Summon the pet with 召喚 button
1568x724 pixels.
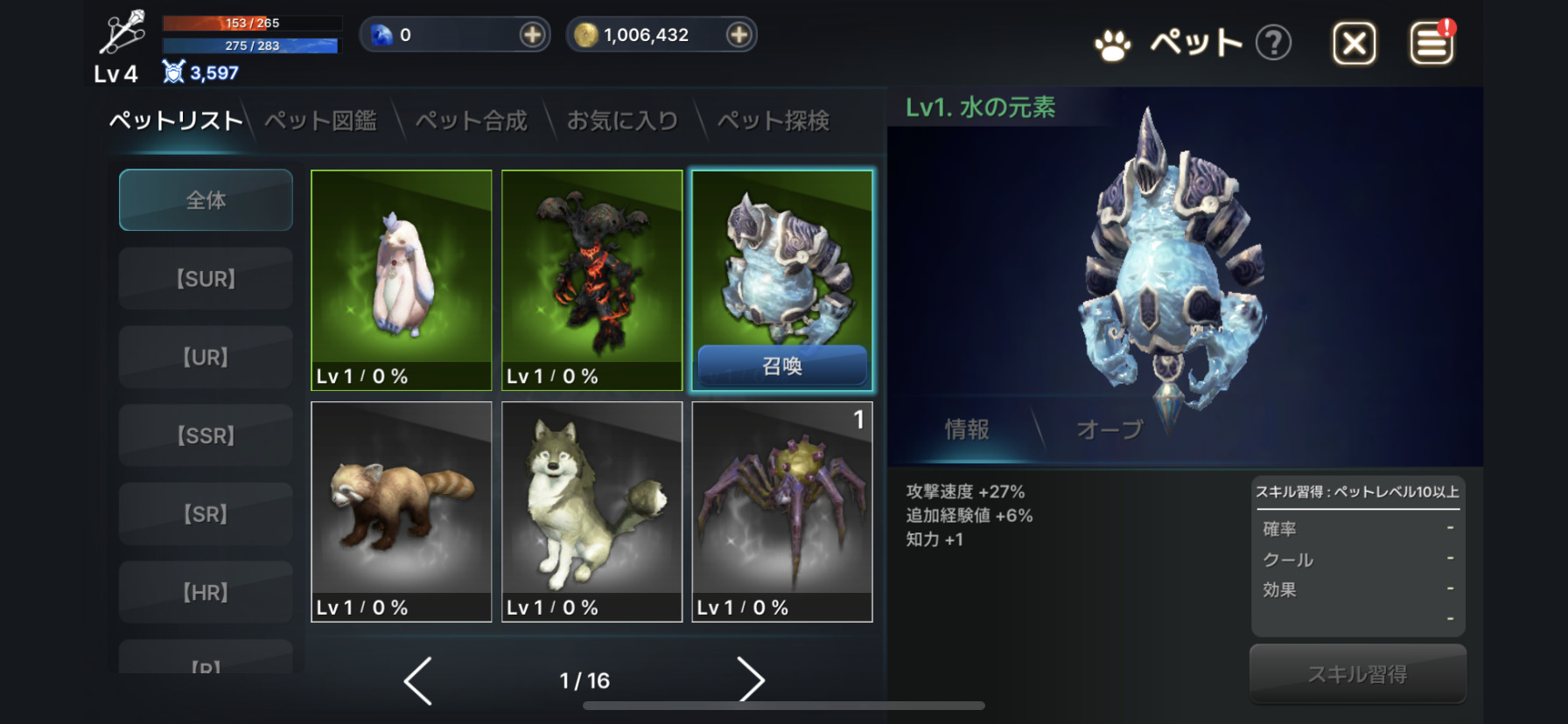tap(782, 365)
